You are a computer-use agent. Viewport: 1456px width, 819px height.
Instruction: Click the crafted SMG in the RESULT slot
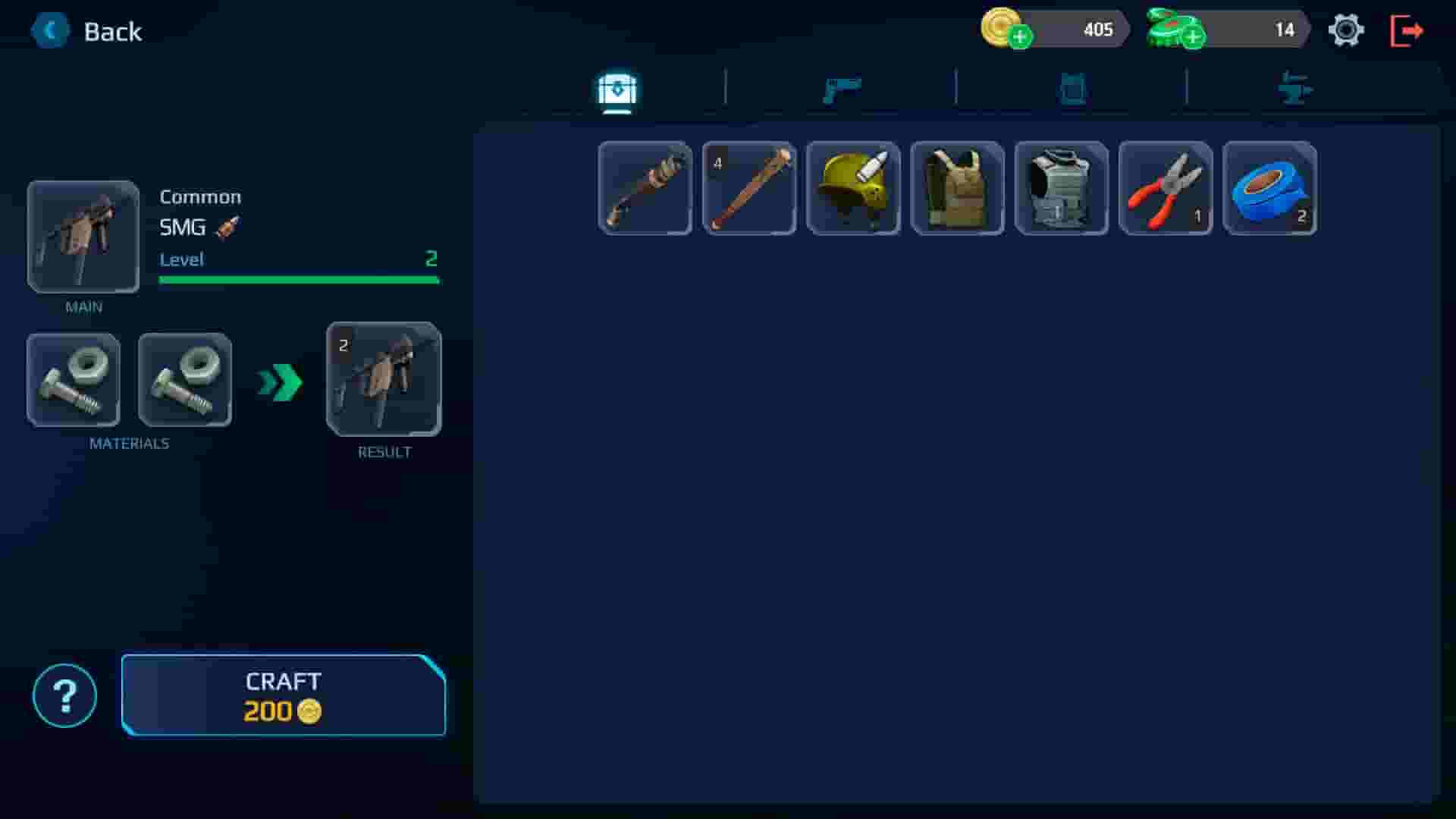384,380
